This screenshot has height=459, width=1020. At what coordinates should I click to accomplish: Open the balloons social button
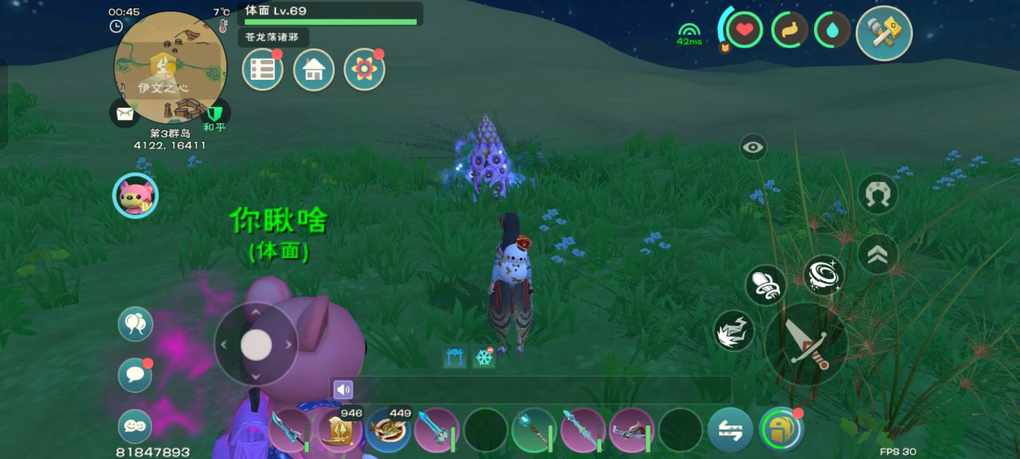coord(135,323)
